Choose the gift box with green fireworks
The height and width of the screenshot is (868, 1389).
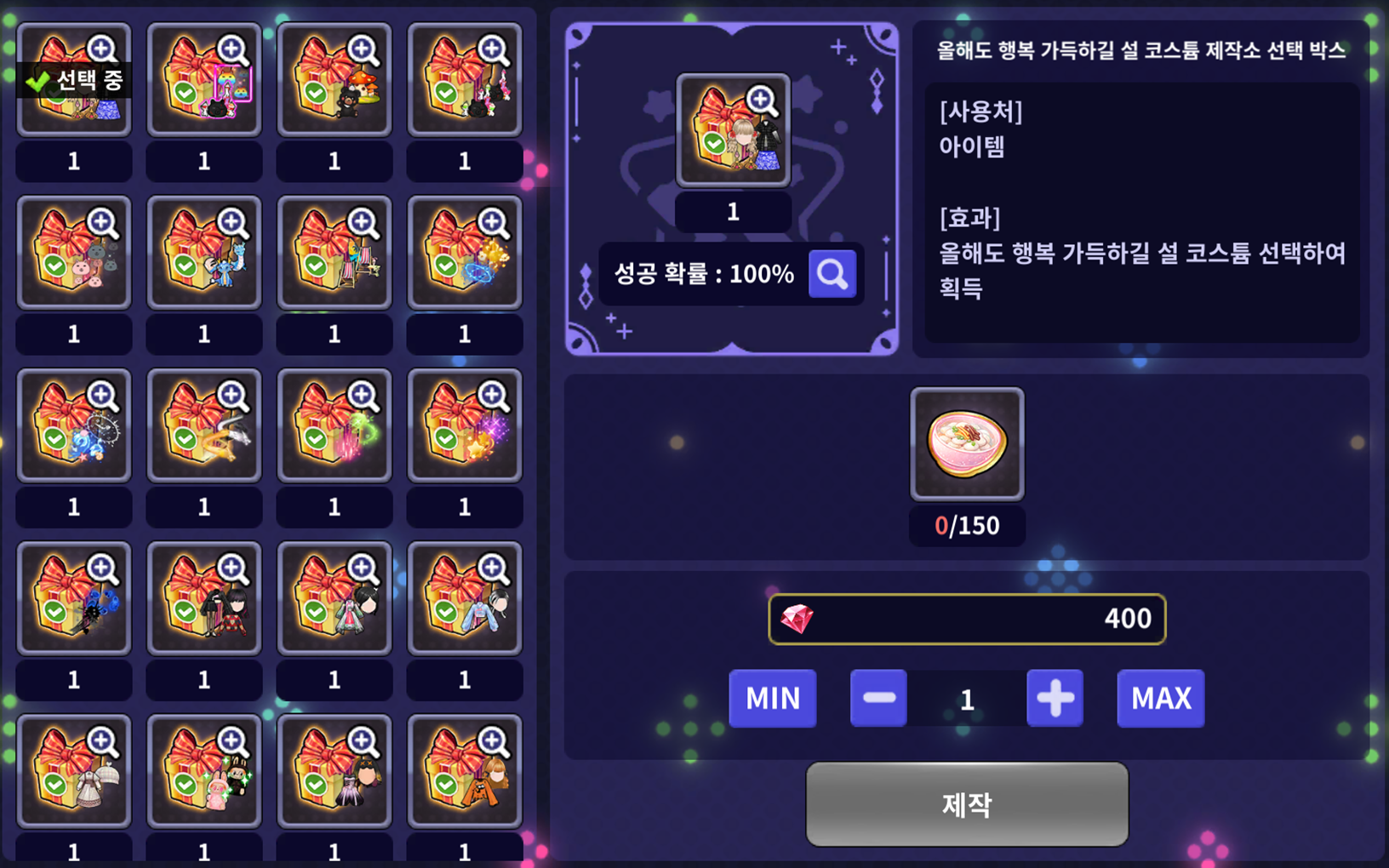(334, 425)
